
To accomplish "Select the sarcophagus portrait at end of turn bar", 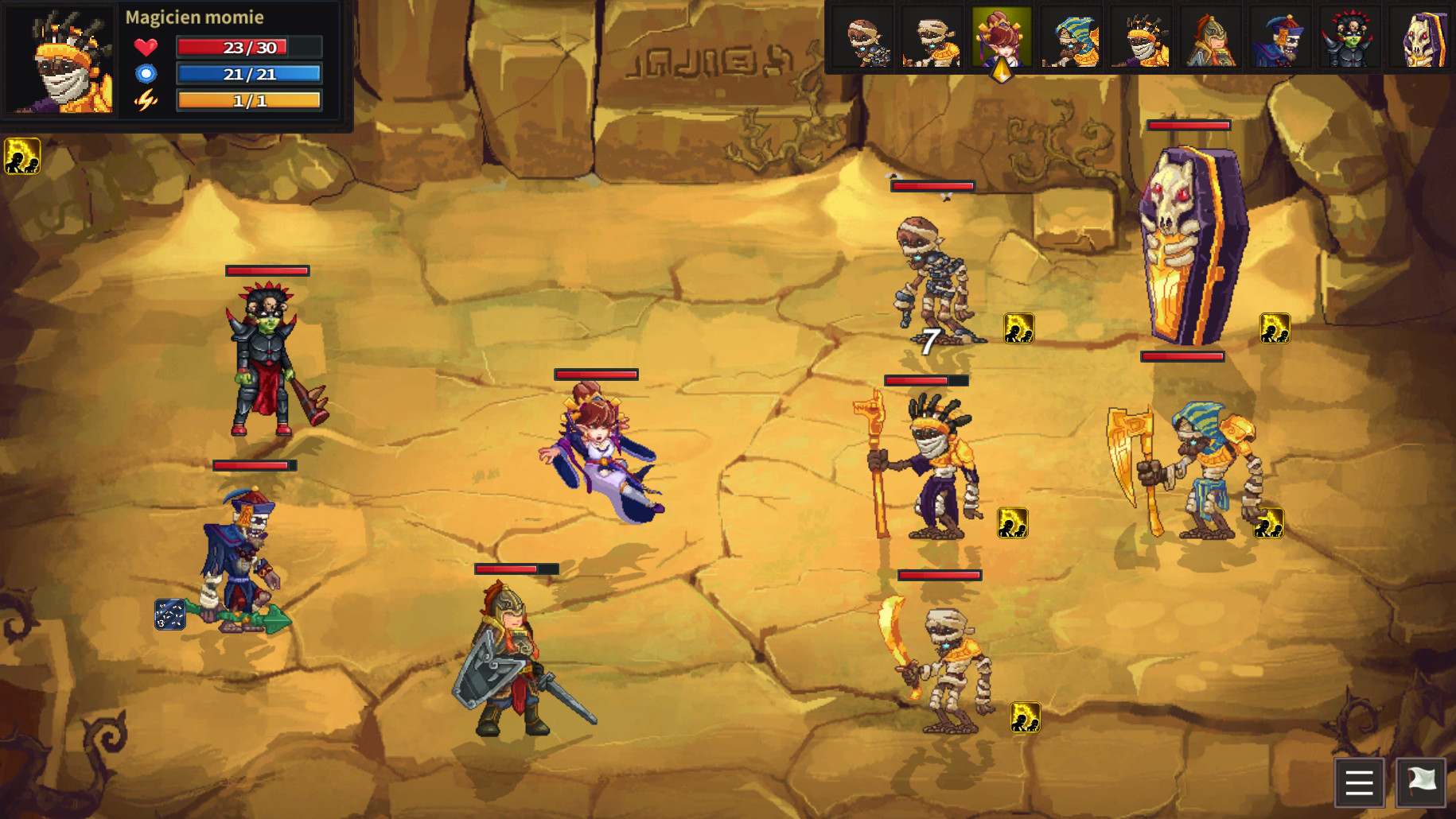I will click(1420, 37).
